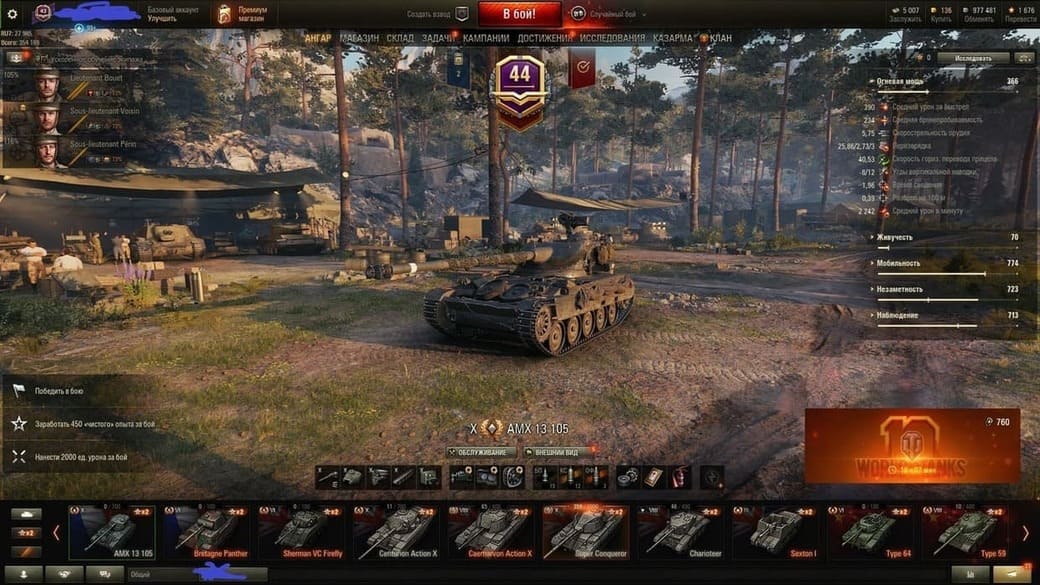
Task: Open the Премиум магазин premium shop
Action: (239, 14)
